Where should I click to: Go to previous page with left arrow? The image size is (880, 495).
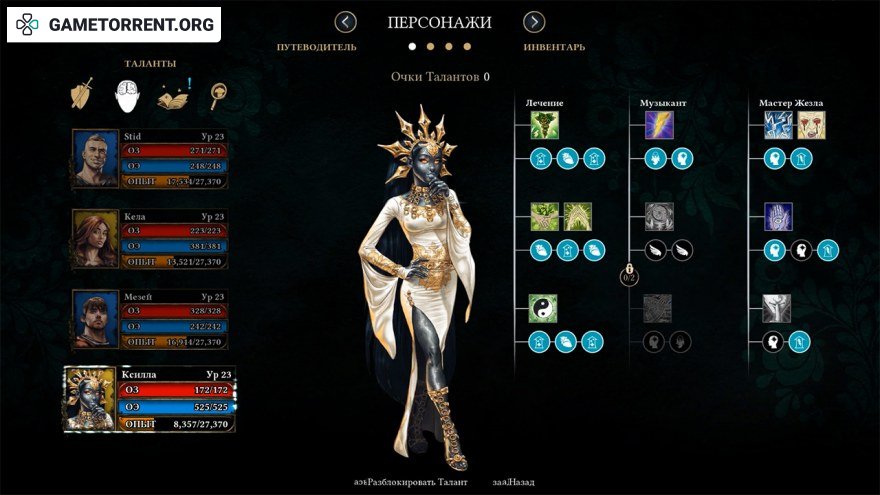(346, 22)
